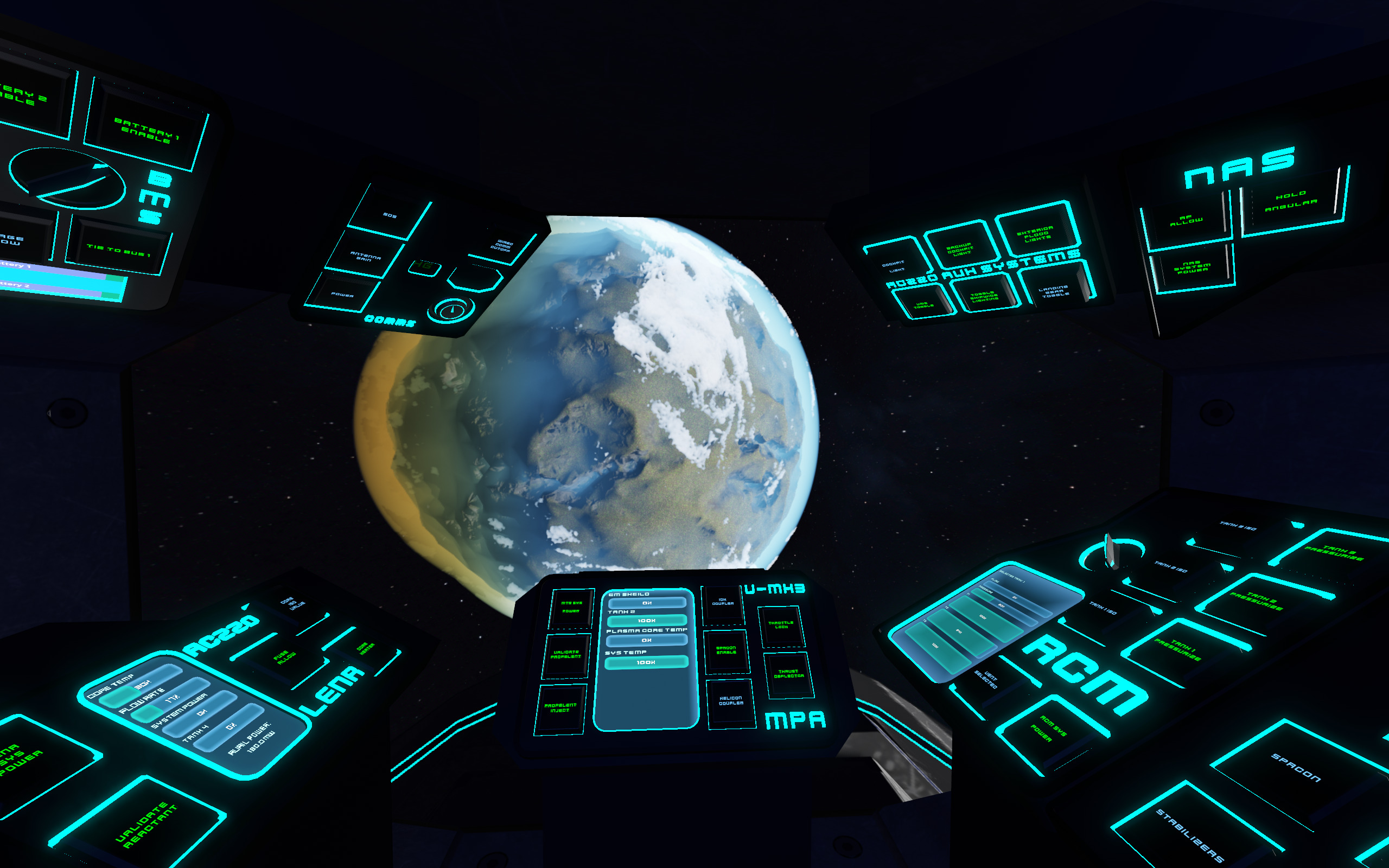Click the Tank 2 level bar on MPA display
This screenshot has width=1389, height=868.
point(647,619)
